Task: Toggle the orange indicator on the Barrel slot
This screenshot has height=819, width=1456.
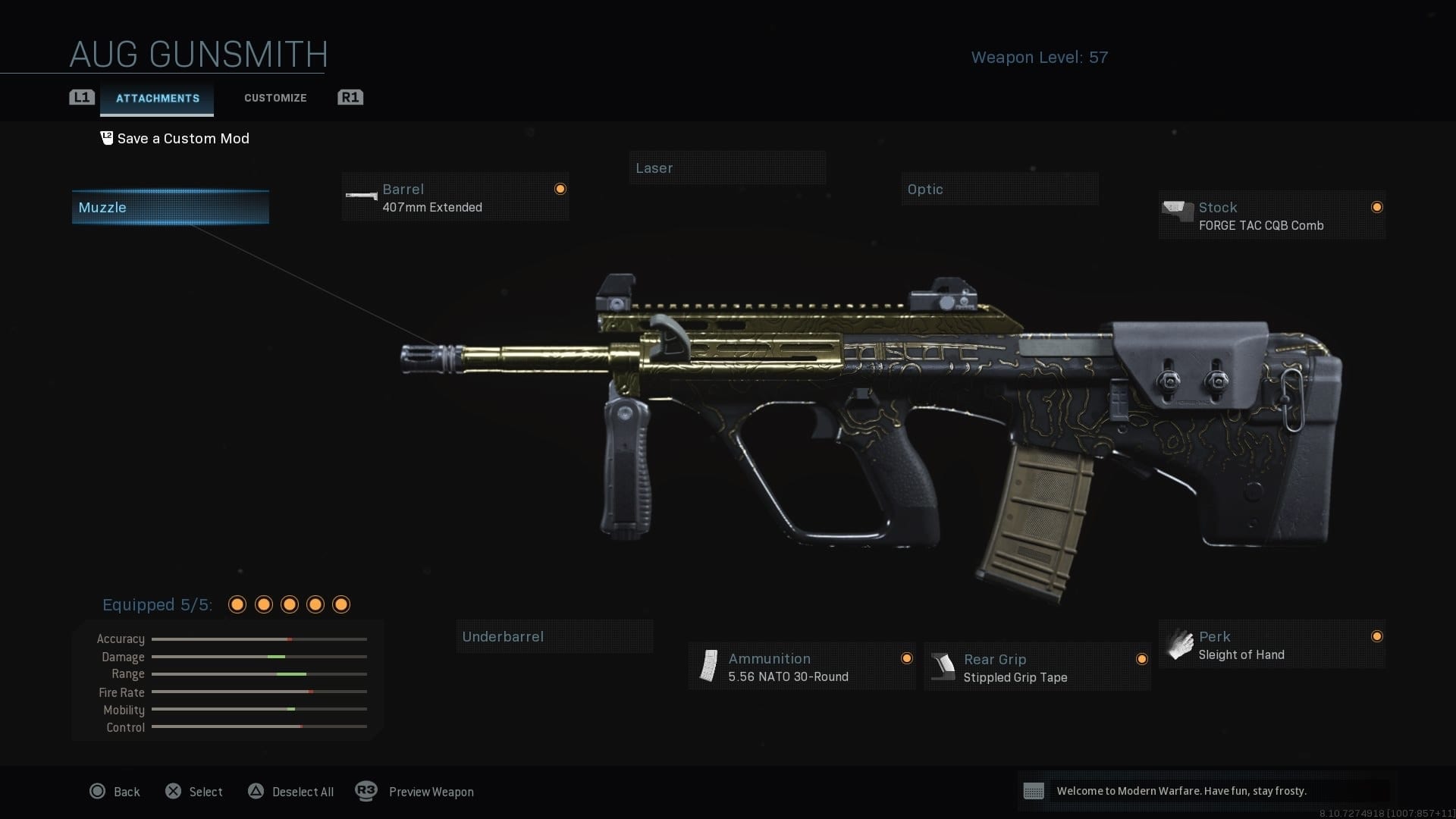Action: [x=560, y=189]
